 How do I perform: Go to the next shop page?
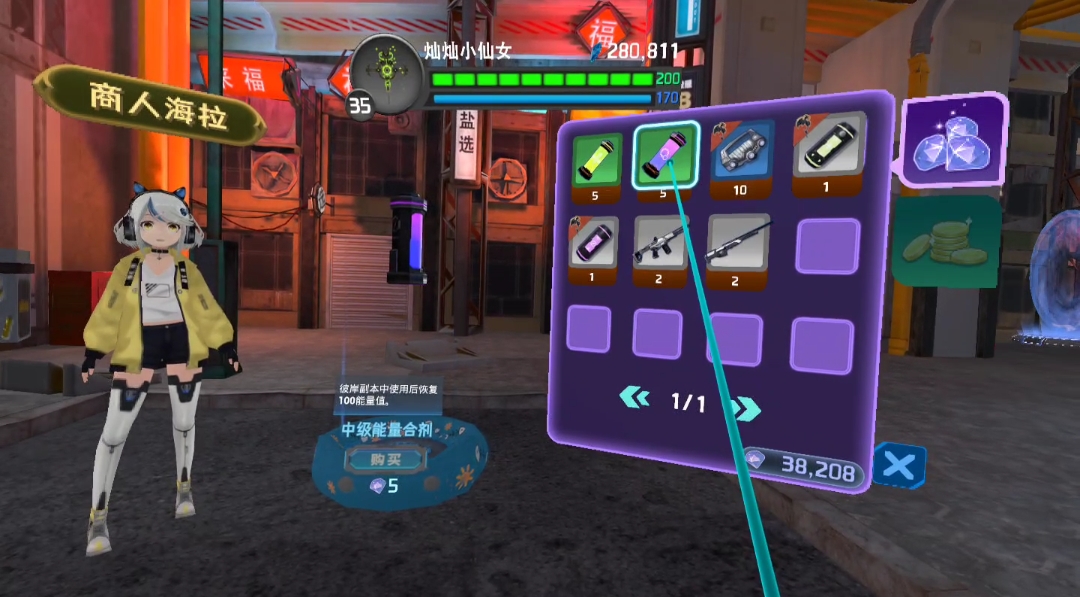746,407
